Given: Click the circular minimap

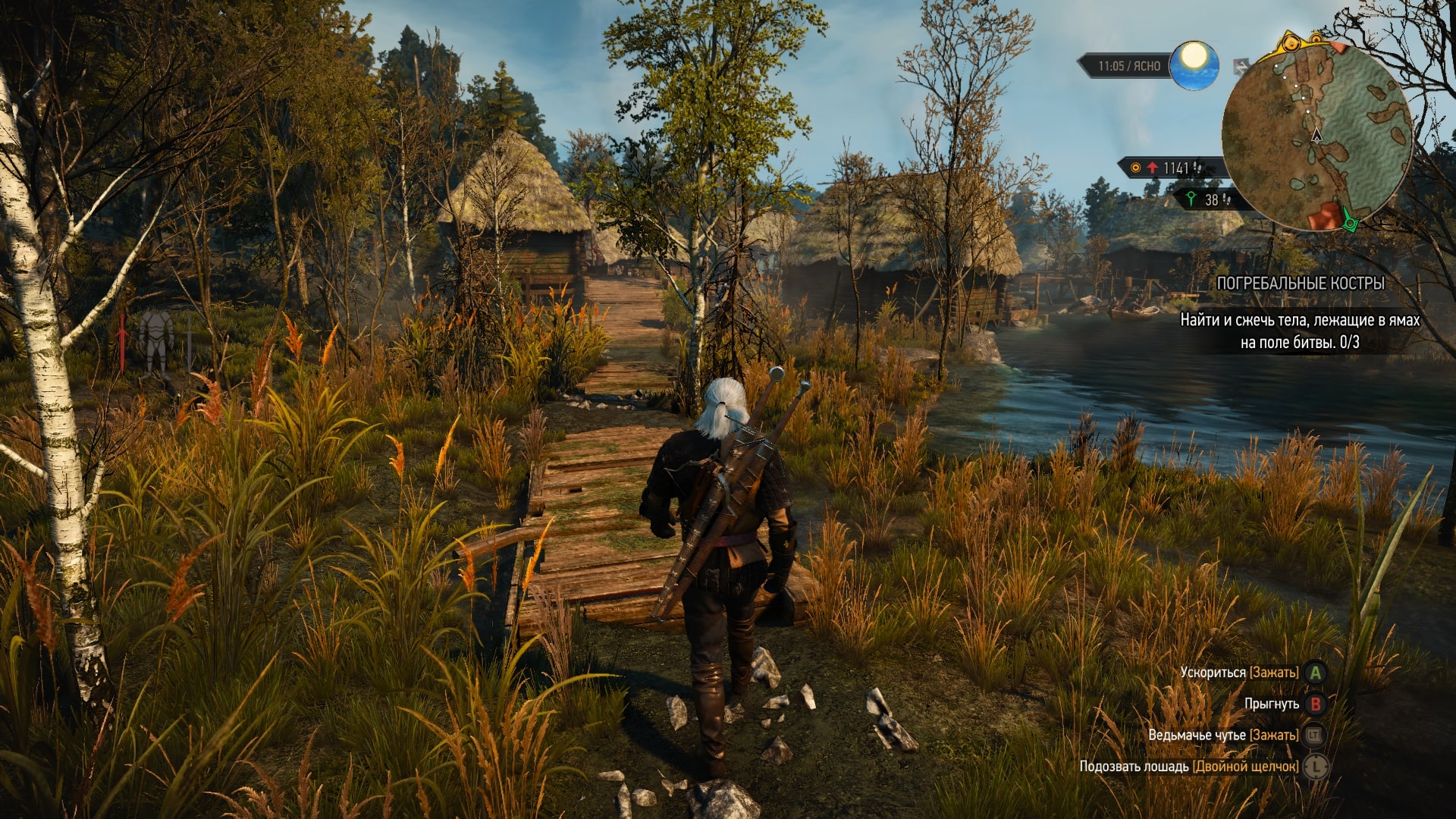Looking at the screenshot, I should [1316, 136].
